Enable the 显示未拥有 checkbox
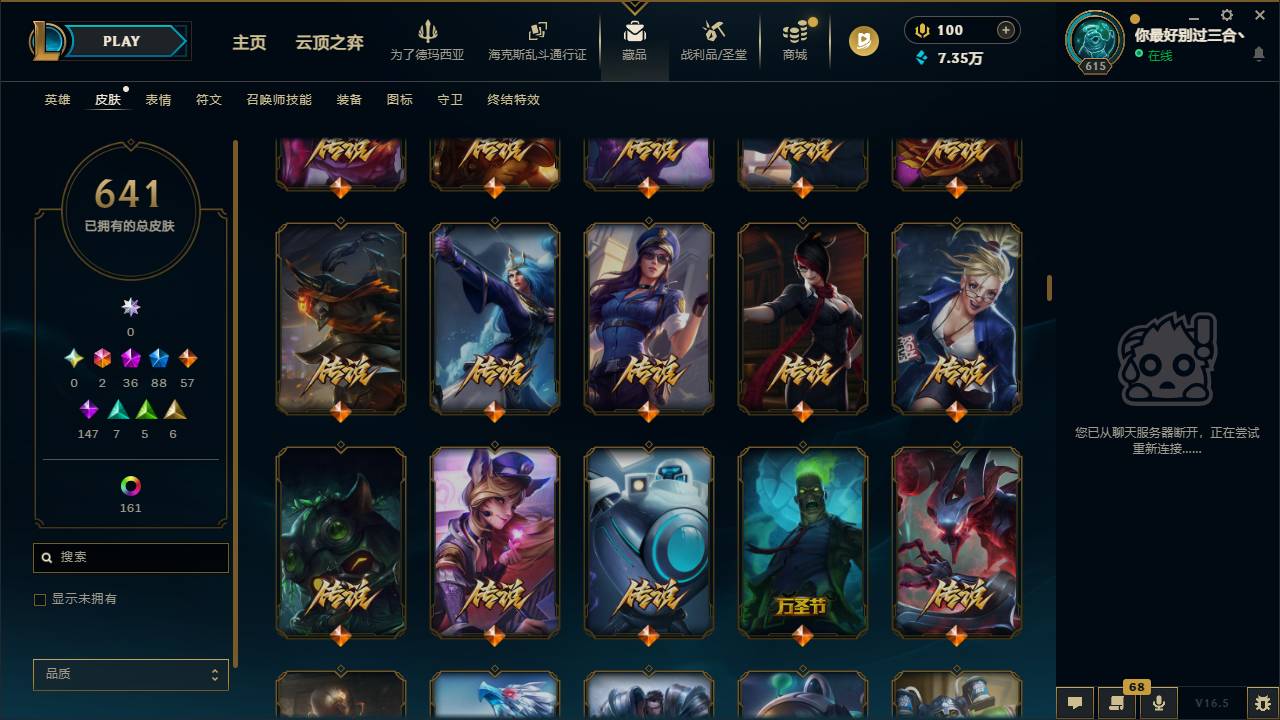1280x720 pixels. 40,599
